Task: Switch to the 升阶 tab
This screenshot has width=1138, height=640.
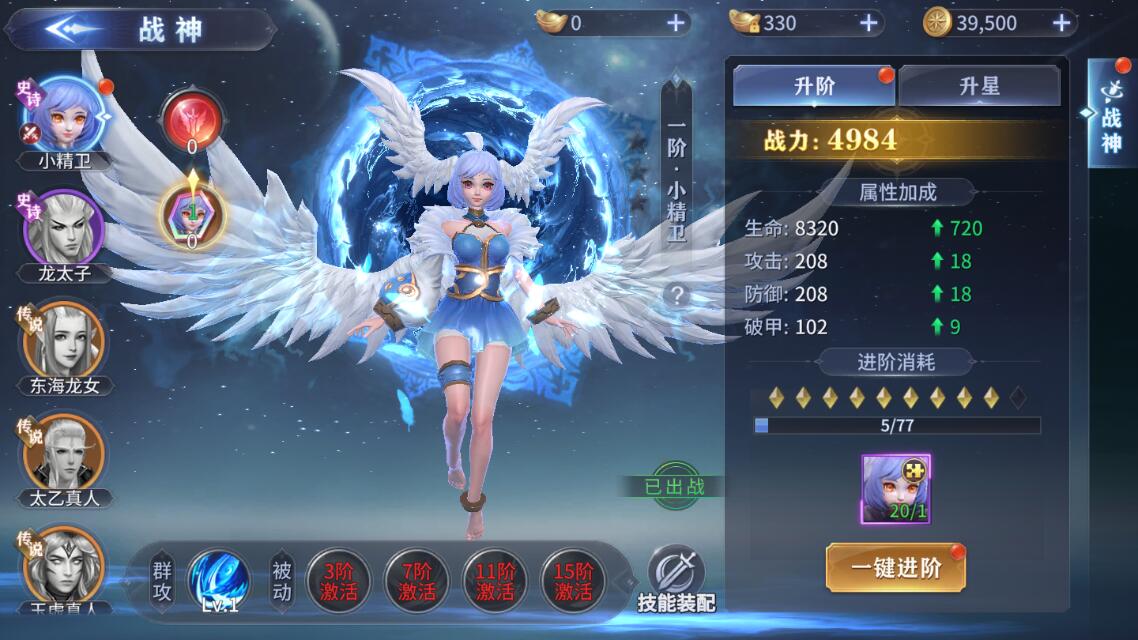Action: (x=814, y=86)
